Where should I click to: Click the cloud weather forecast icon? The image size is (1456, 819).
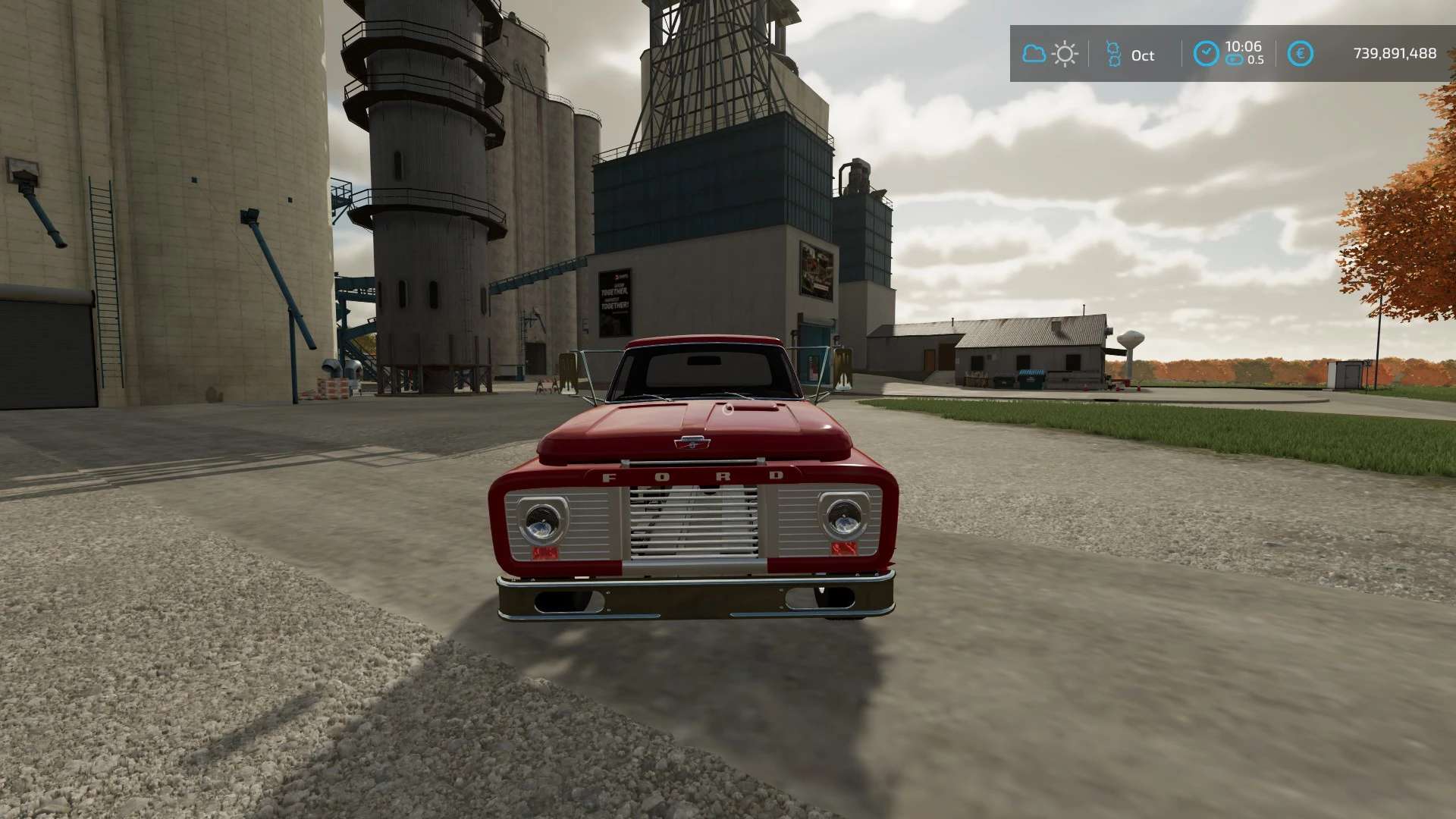(1034, 54)
